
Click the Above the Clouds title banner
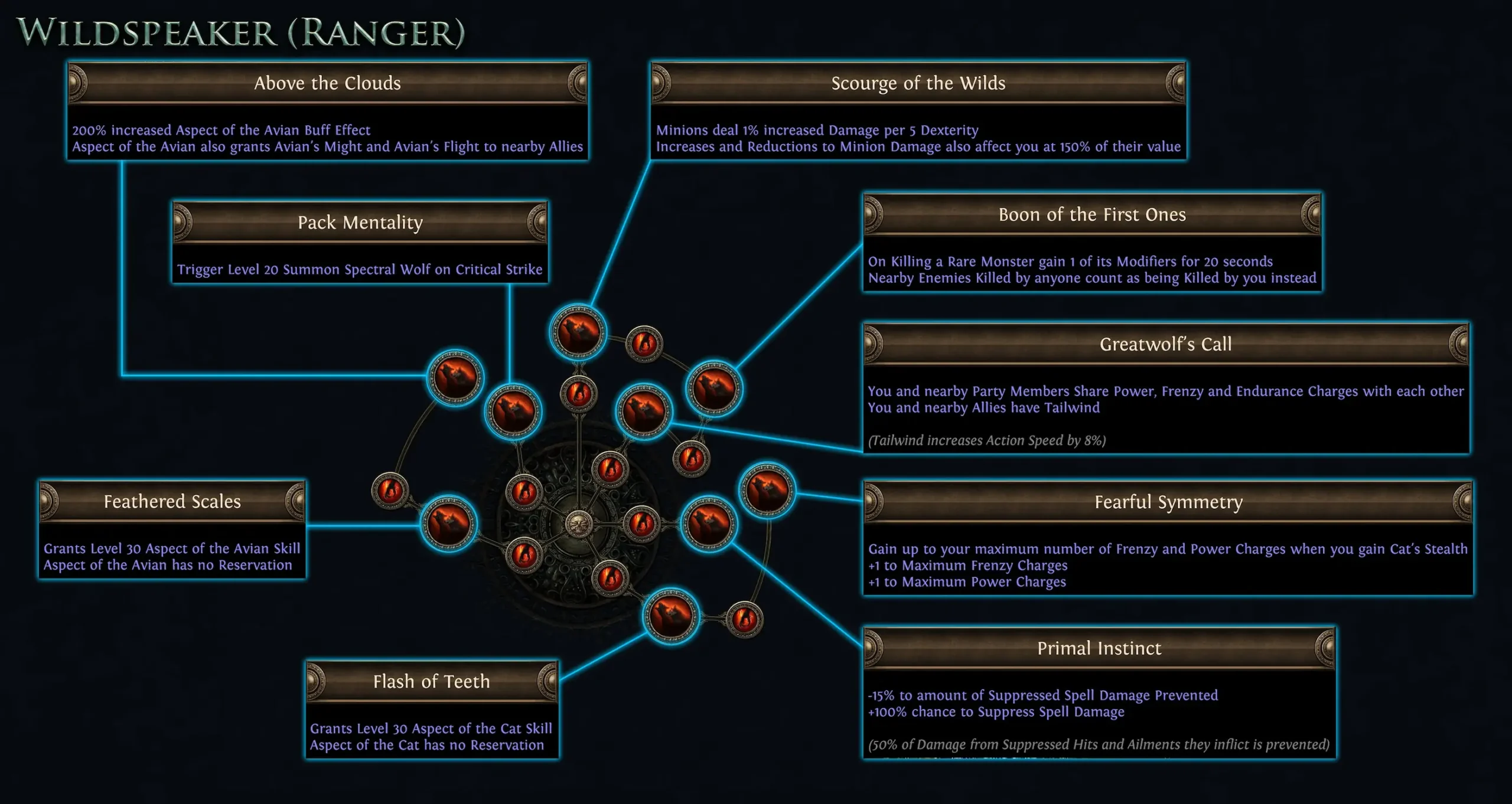click(327, 83)
